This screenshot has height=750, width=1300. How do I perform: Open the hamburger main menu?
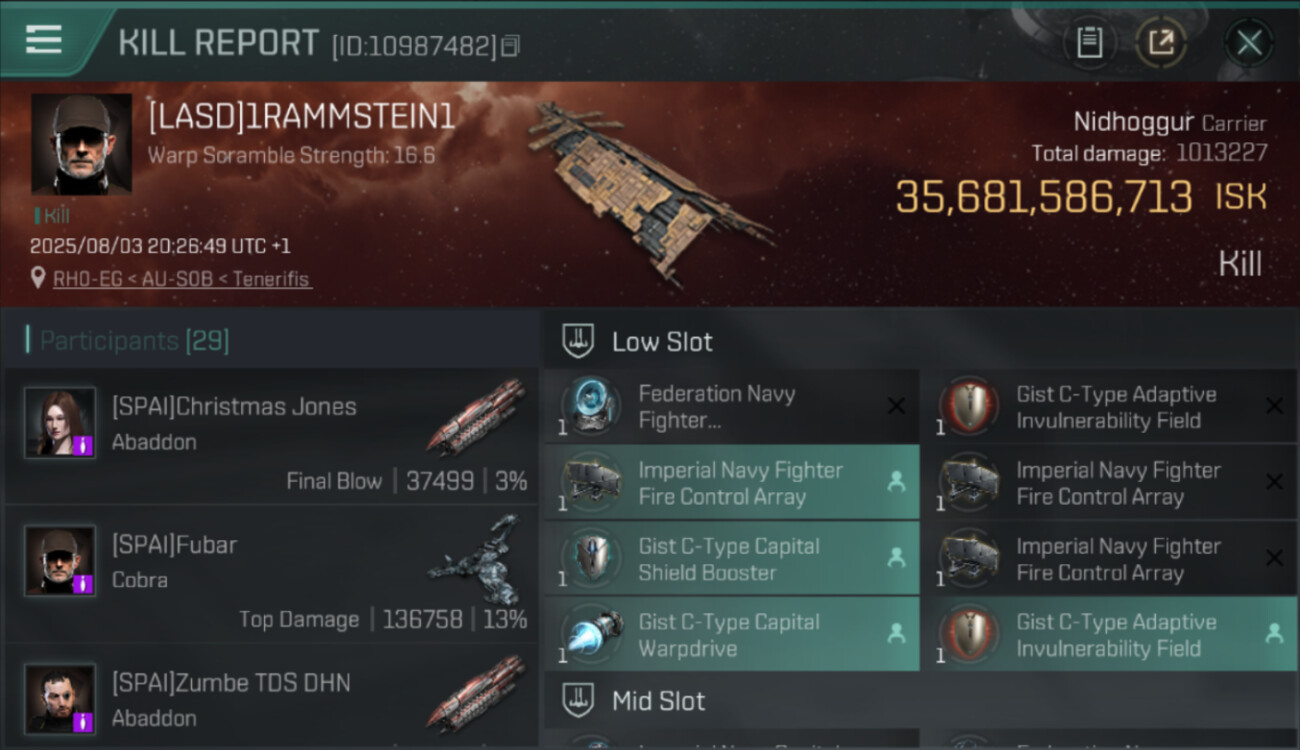click(44, 40)
